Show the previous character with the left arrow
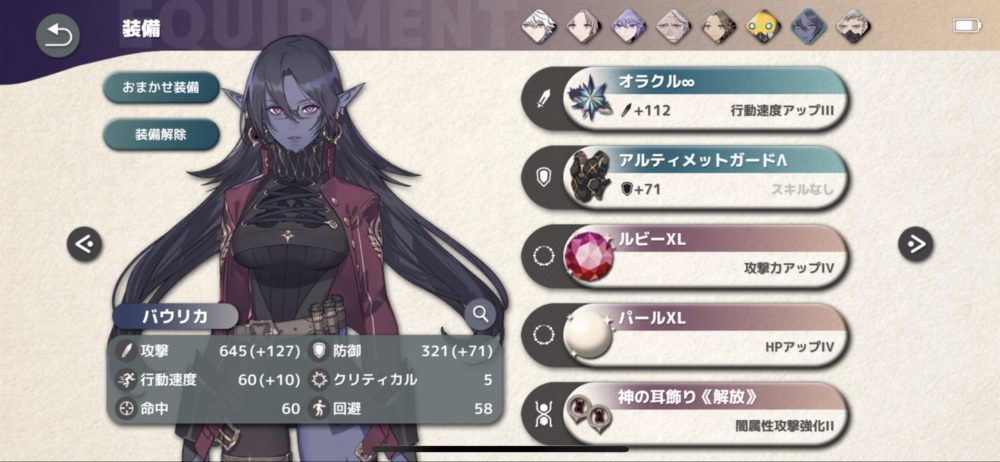This screenshot has height=462, width=1000. tap(85, 243)
